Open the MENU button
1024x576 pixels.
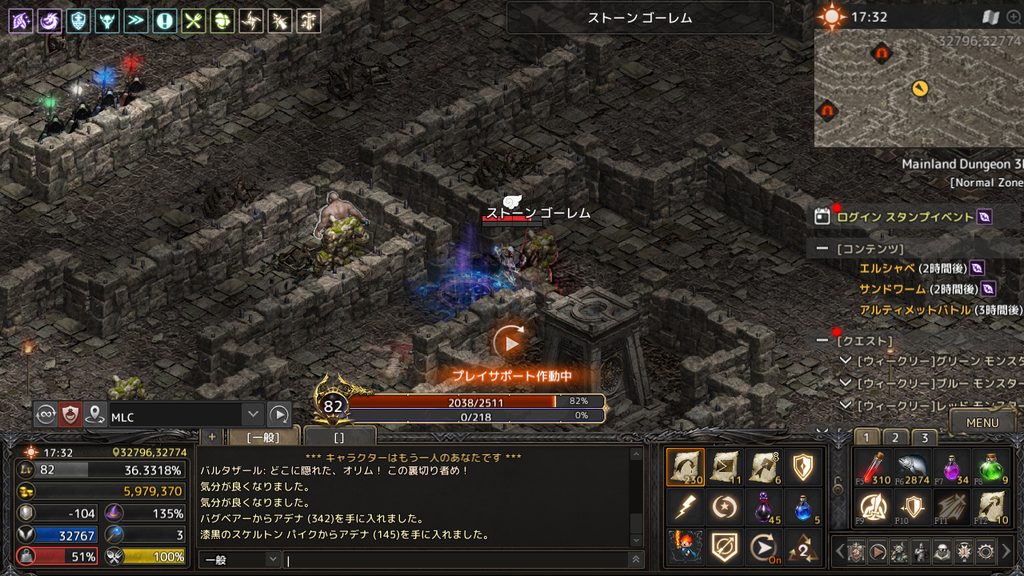pos(982,423)
